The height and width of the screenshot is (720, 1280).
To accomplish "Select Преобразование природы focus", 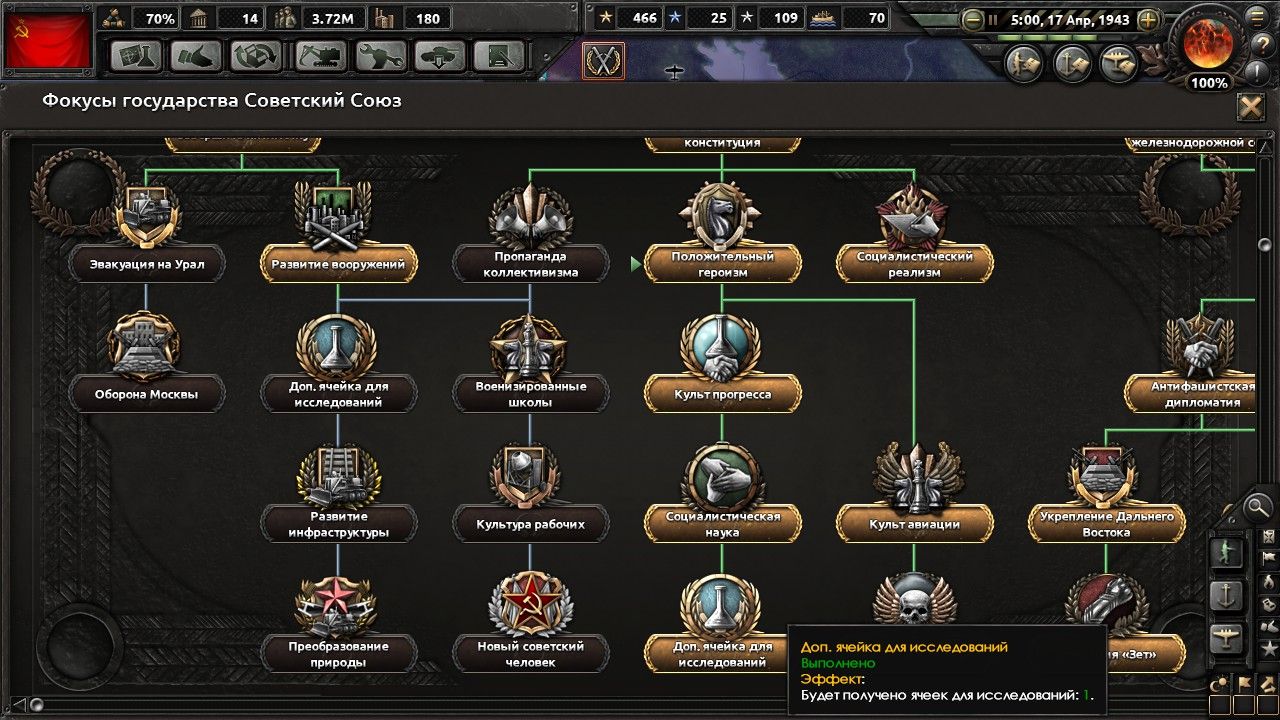I will [x=339, y=654].
